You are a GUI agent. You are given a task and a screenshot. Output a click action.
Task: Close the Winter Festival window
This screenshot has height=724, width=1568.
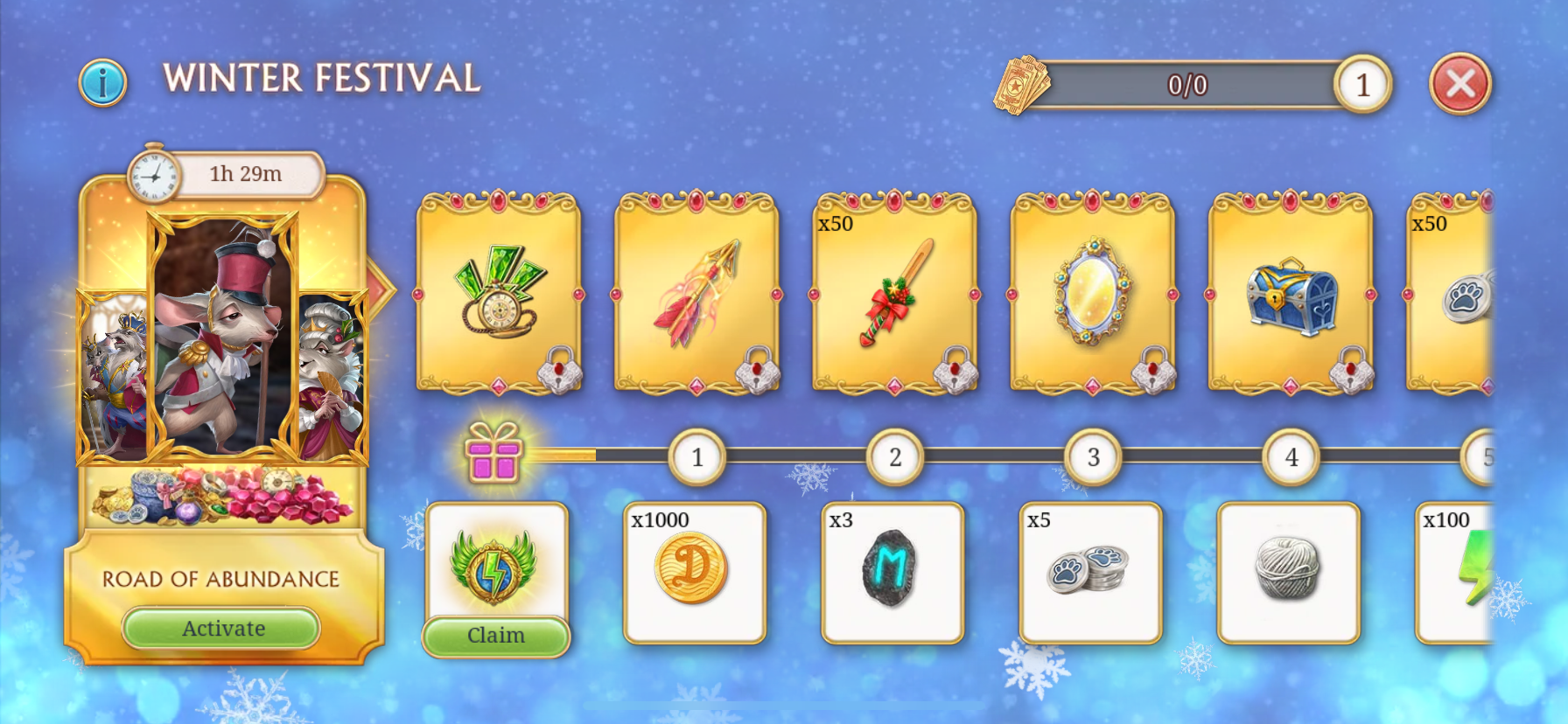[x=1459, y=84]
